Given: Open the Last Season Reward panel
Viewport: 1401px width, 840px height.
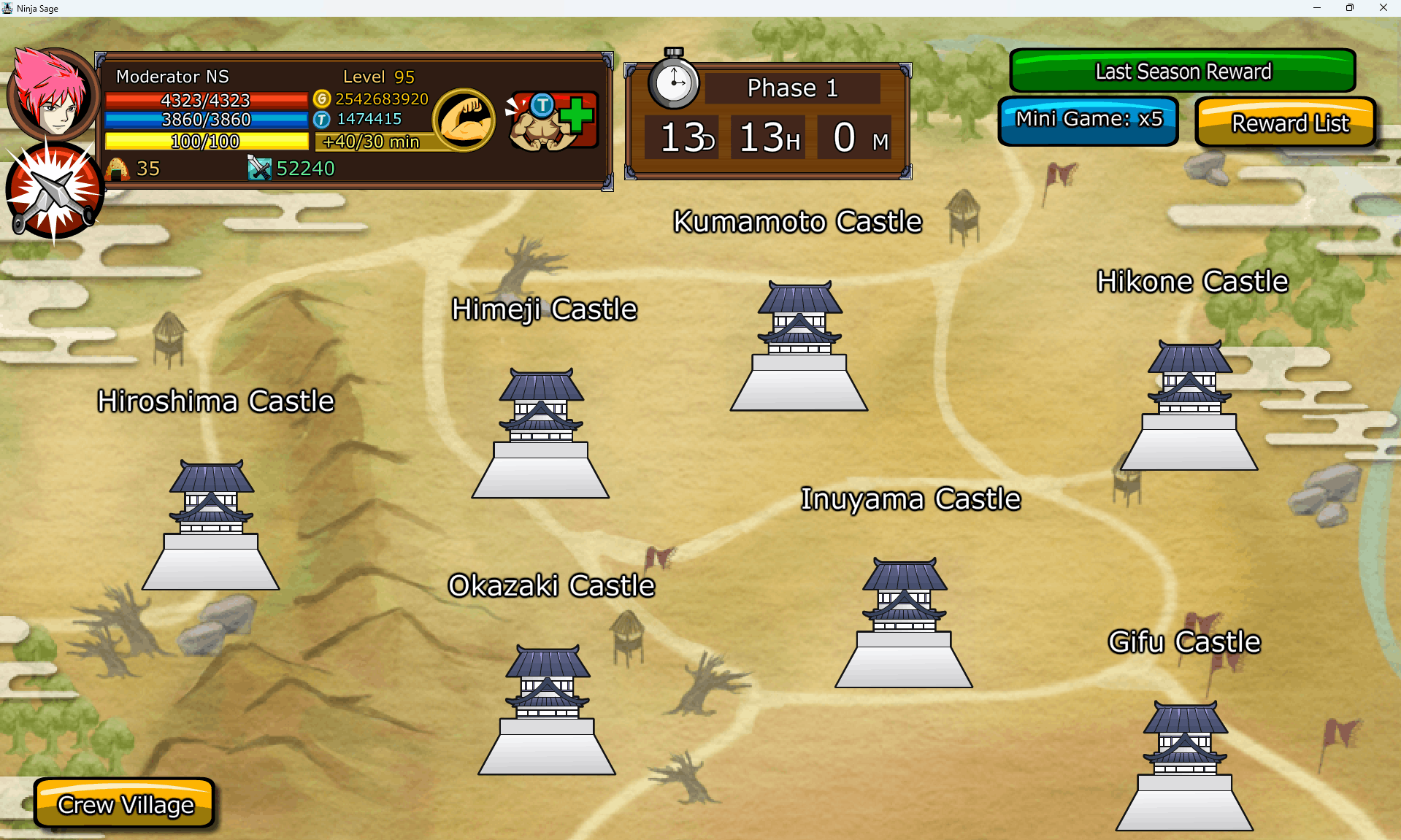Looking at the screenshot, I should pos(1182,71).
